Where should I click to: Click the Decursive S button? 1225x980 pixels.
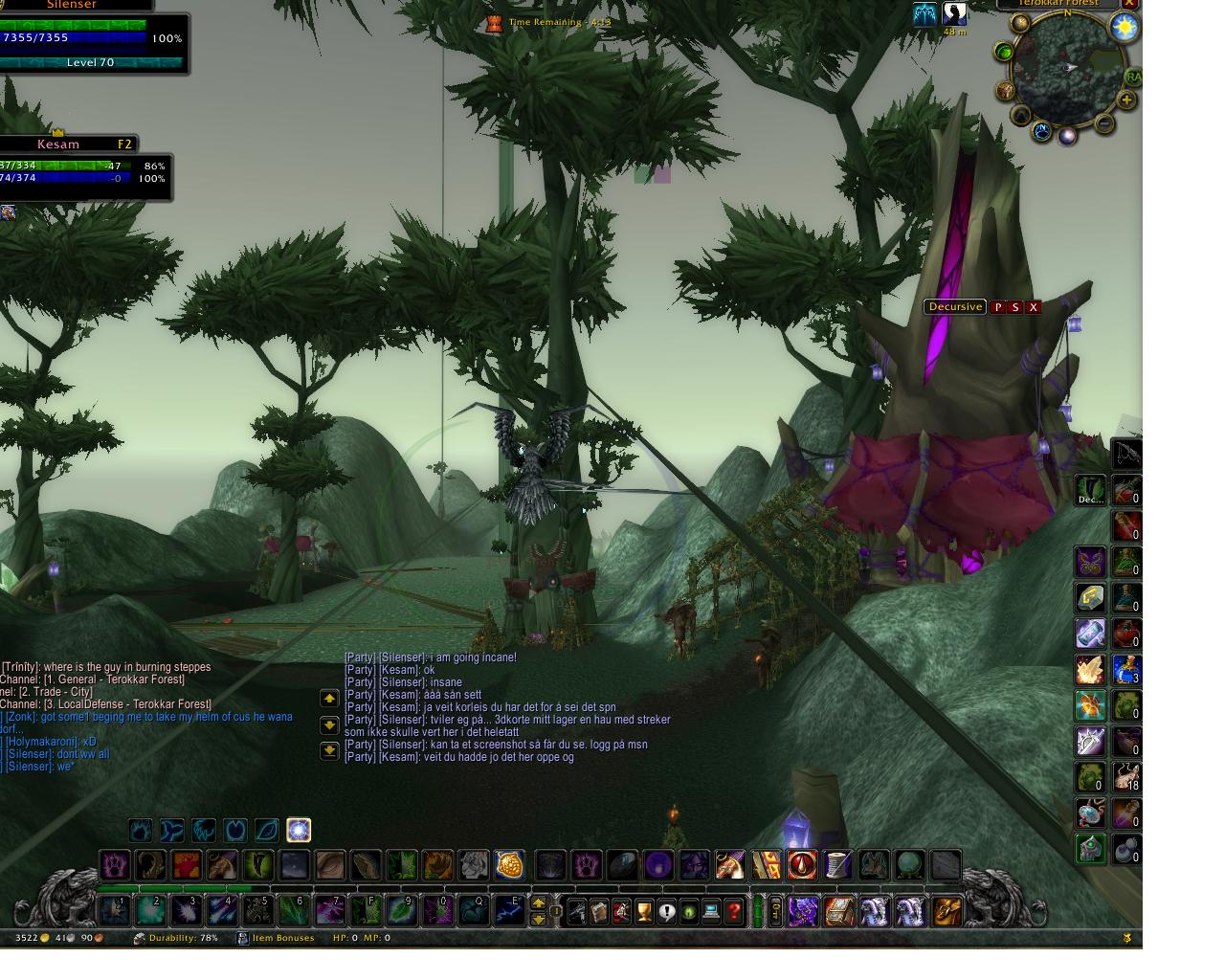pos(1015,307)
